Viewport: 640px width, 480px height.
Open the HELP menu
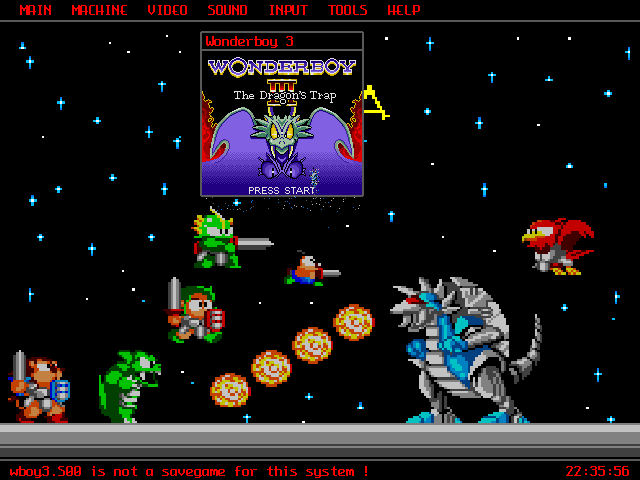coord(404,11)
